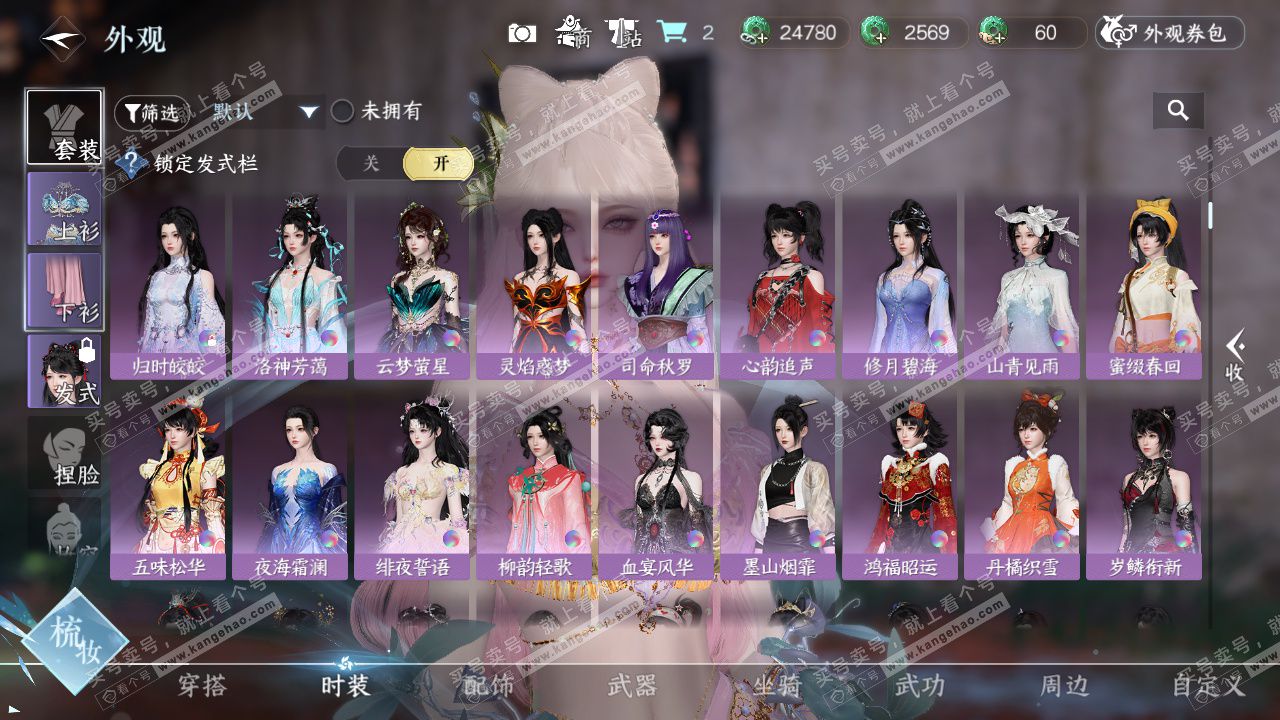Switch to the 下衫 bottom category

click(65, 290)
